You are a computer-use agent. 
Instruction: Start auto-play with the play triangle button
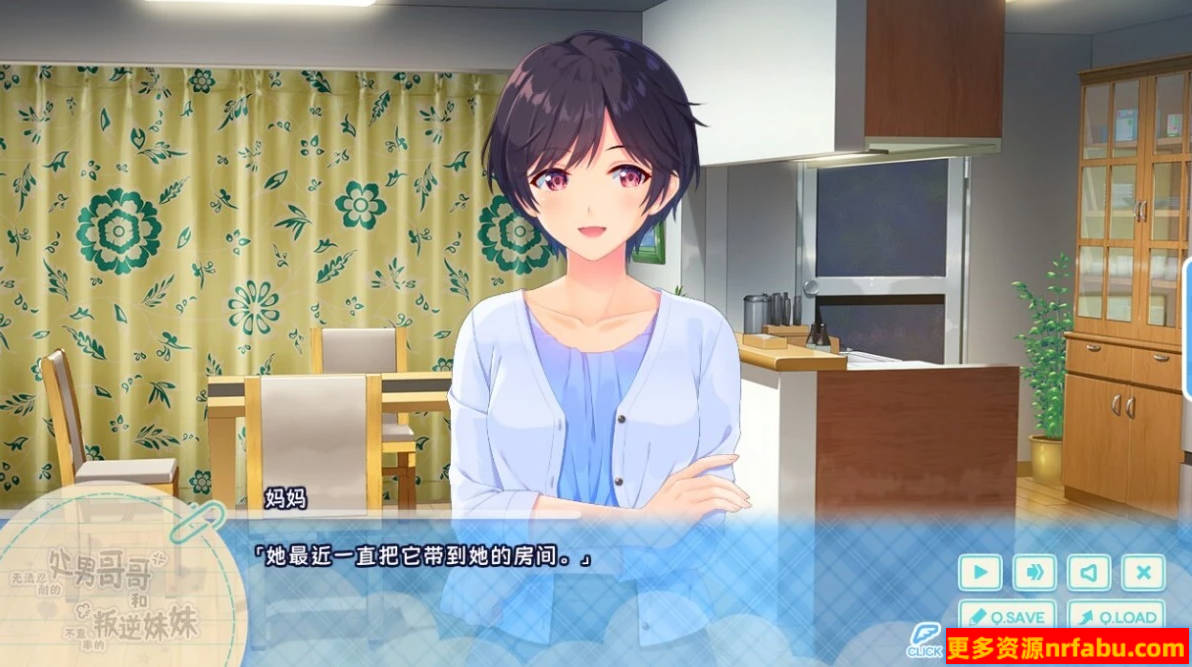pyautogui.click(x=980, y=572)
